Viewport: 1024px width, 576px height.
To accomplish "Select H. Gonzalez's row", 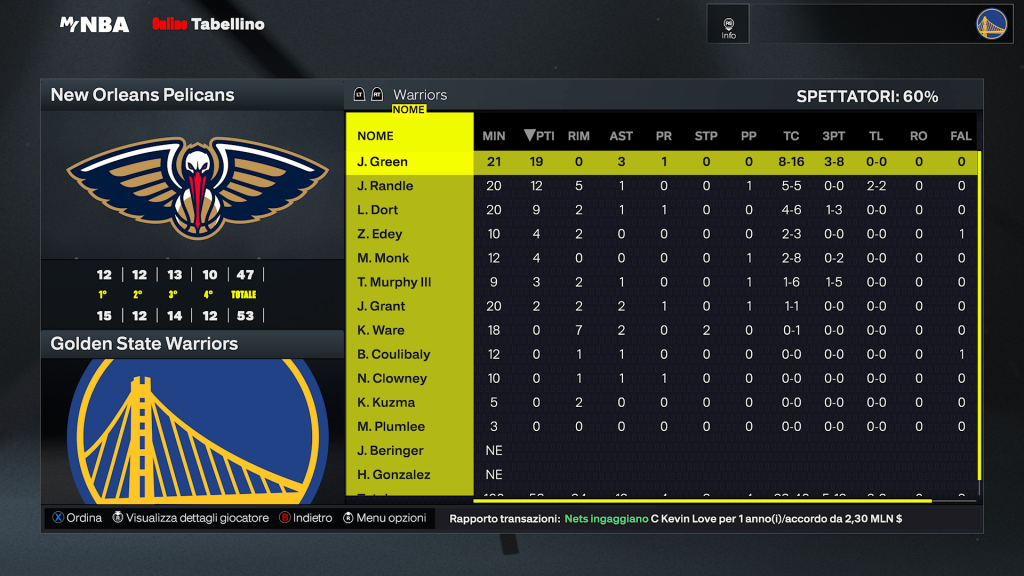I will pyautogui.click(x=392, y=474).
